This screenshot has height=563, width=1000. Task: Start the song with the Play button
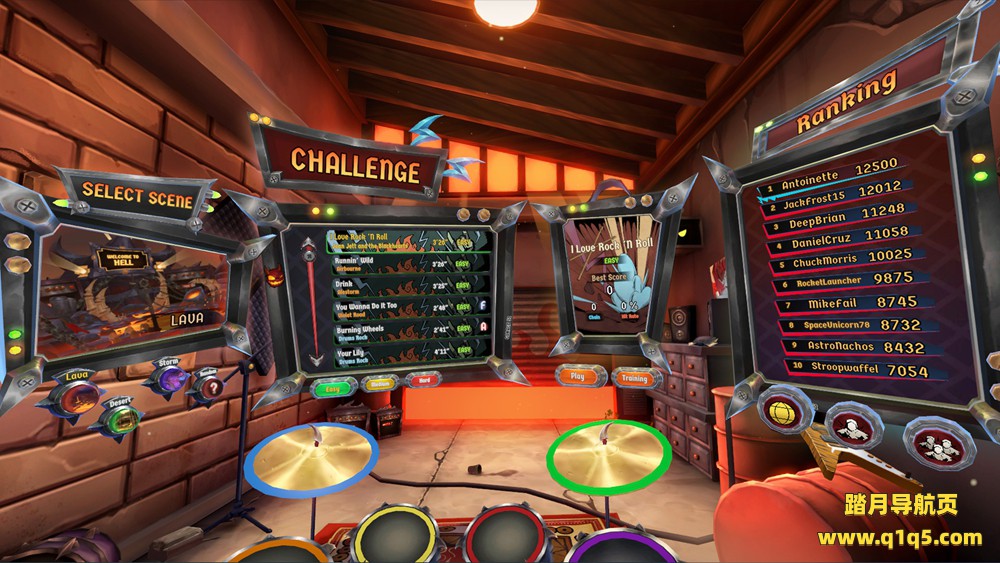[578, 376]
